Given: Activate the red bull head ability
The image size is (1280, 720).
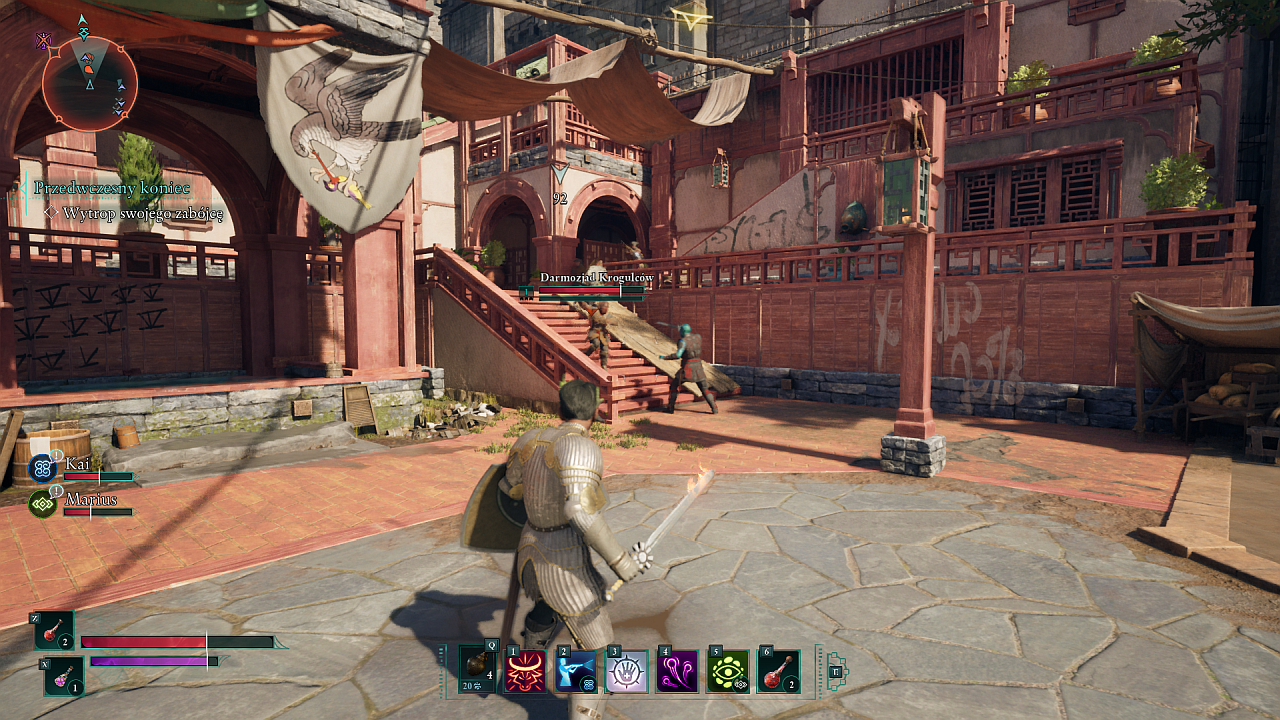Looking at the screenshot, I should 527,671.
